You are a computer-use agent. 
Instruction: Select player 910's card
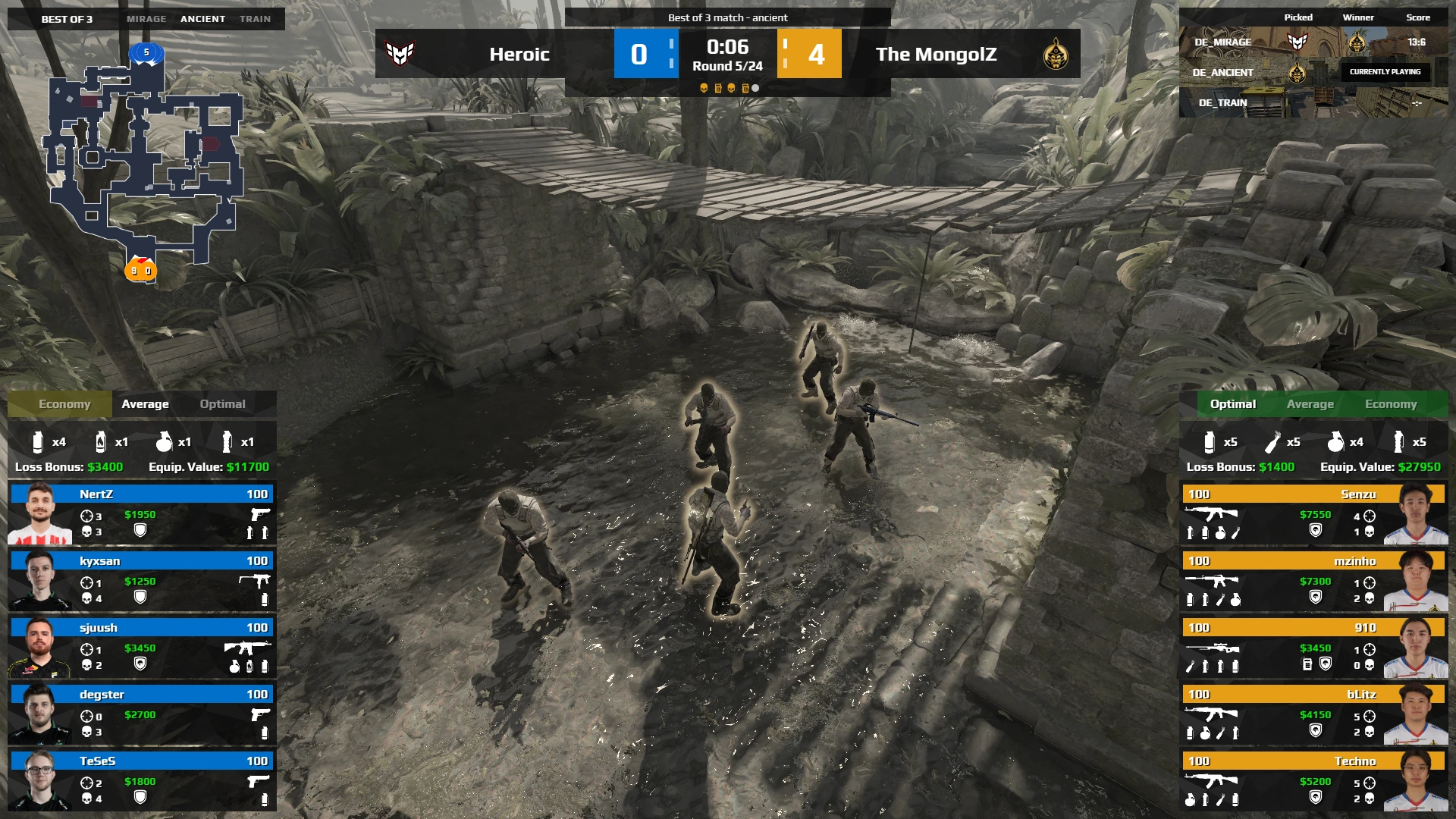[x=1313, y=647]
